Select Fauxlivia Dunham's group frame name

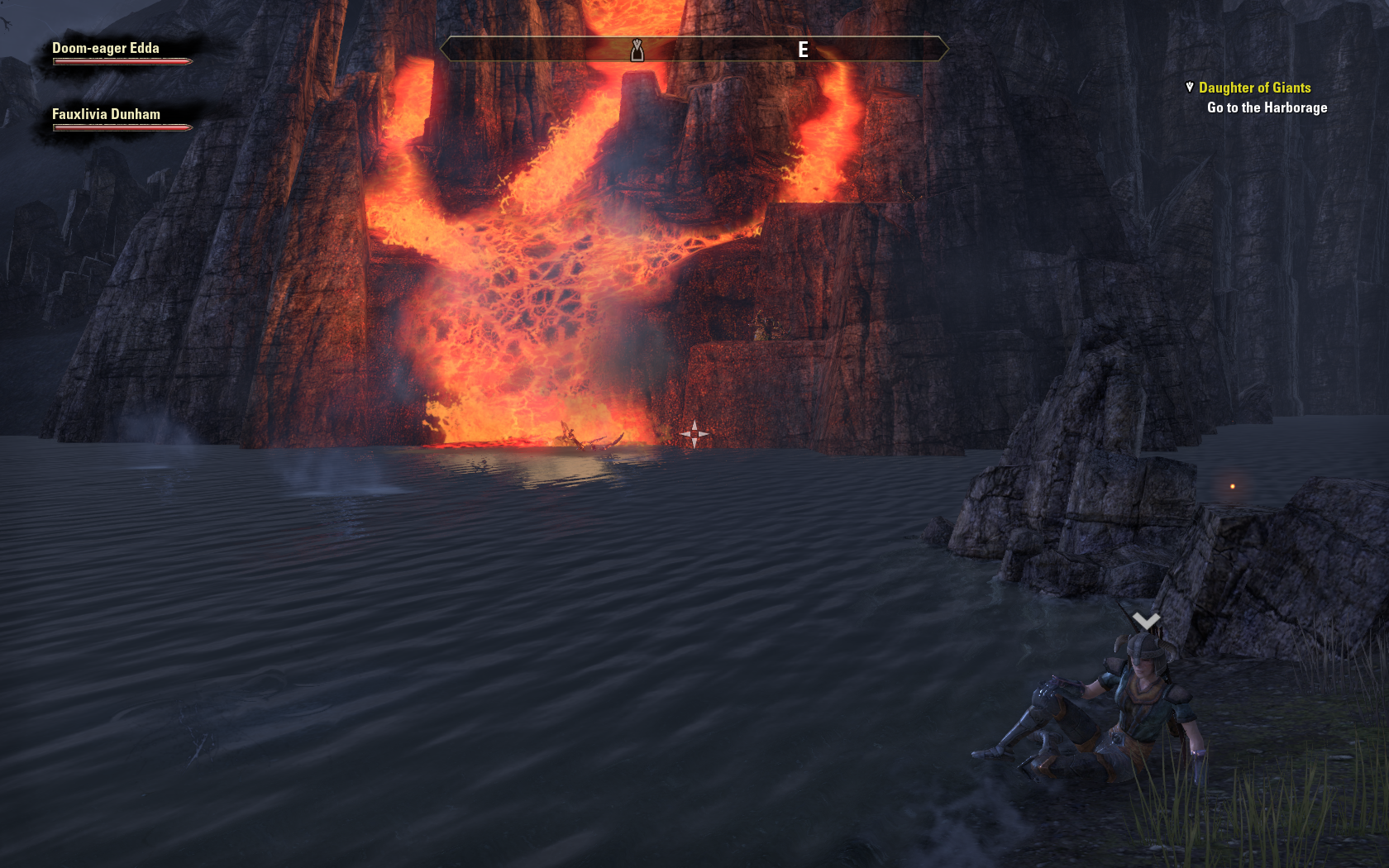pyautogui.click(x=106, y=114)
